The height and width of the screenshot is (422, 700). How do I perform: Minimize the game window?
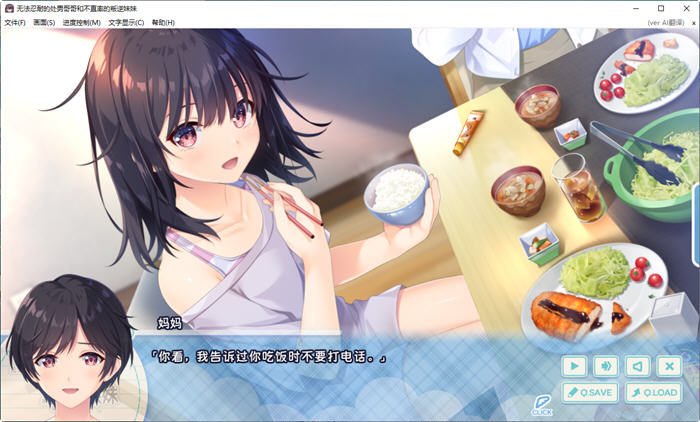634,8
